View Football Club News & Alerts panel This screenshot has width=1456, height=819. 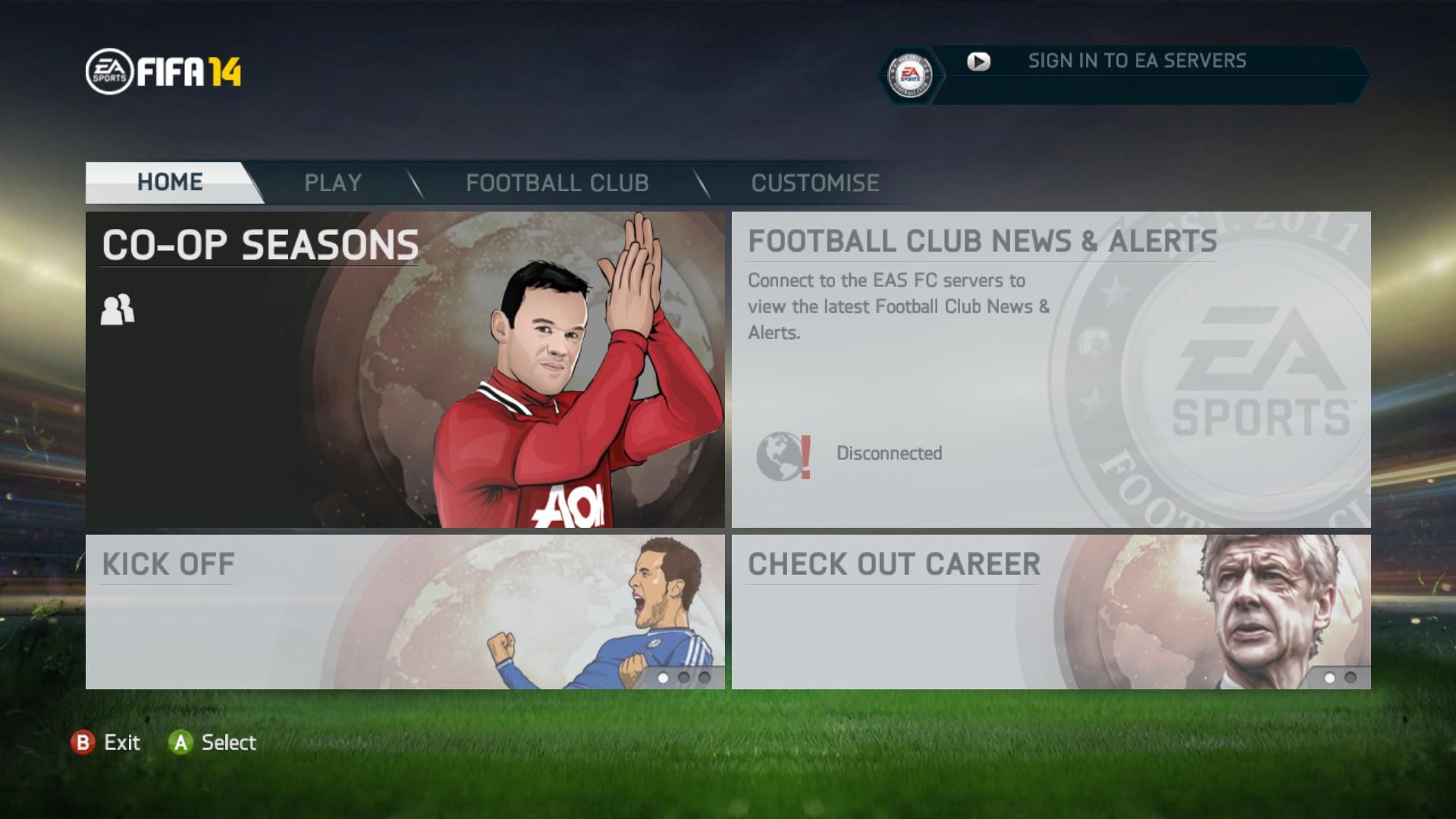[1050, 369]
